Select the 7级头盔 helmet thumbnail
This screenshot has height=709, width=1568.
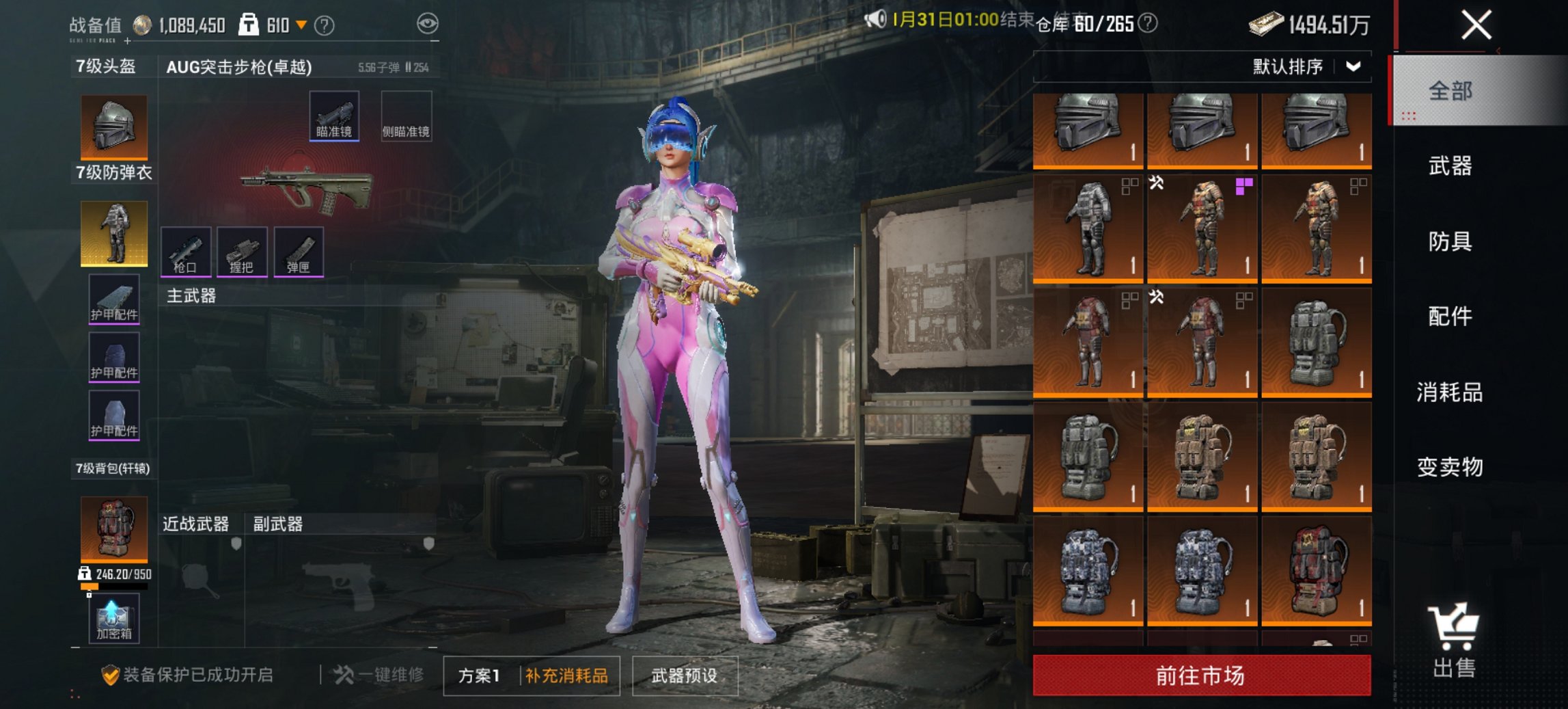coord(113,126)
